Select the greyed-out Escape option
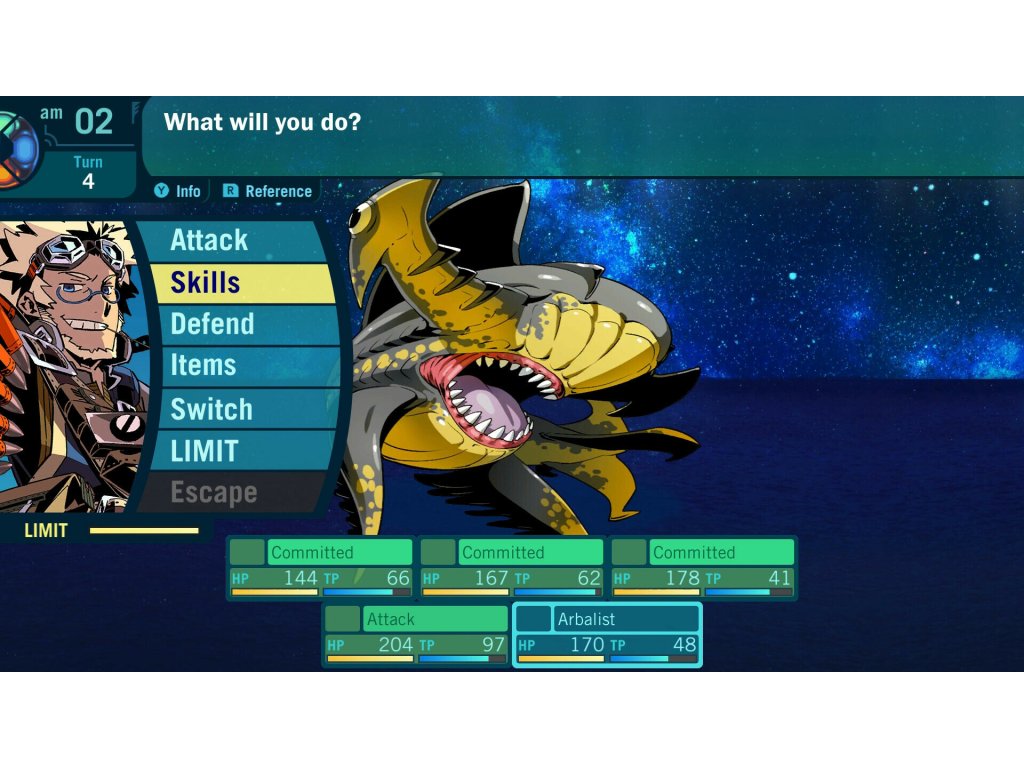Image resolution: width=1024 pixels, height=768 pixels. pos(230,493)
